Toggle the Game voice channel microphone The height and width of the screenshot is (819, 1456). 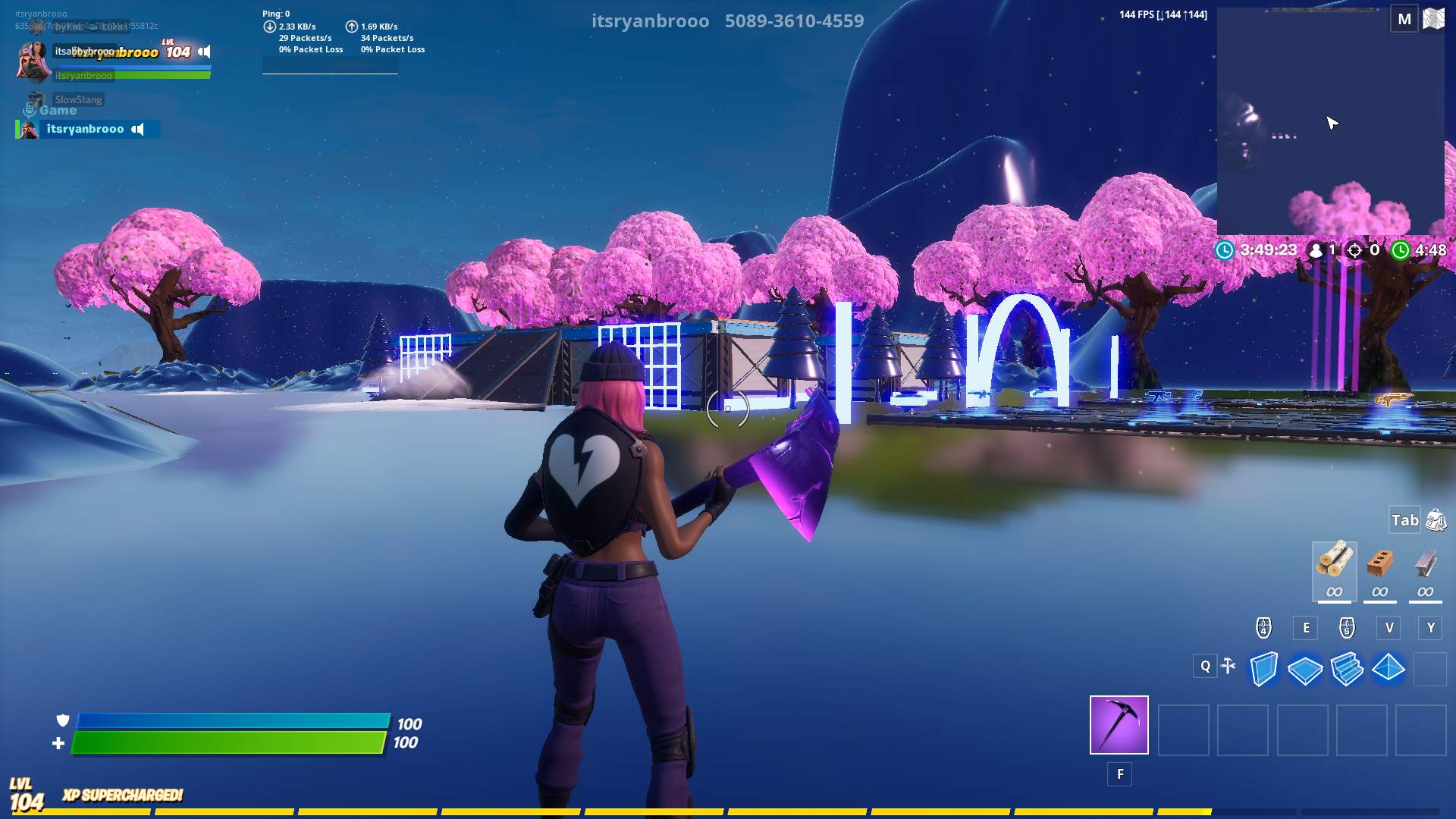30,109
